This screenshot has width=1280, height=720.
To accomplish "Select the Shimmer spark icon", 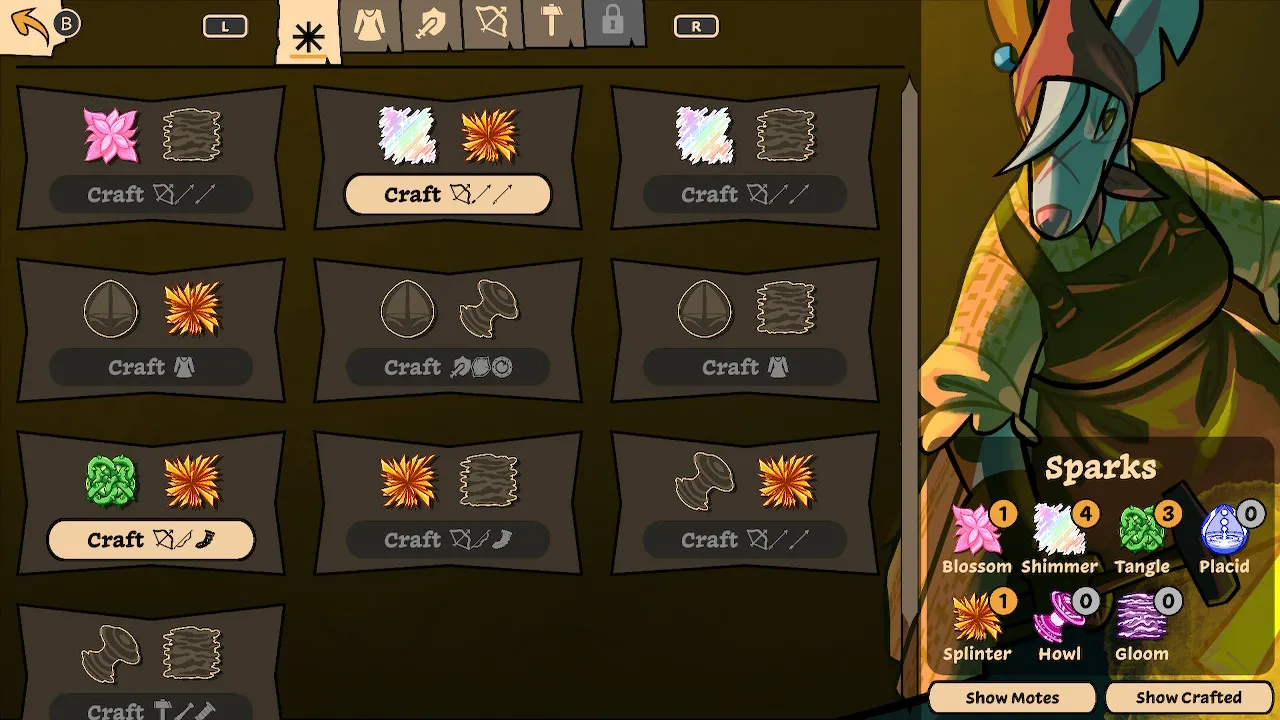I will (1058, 532).
